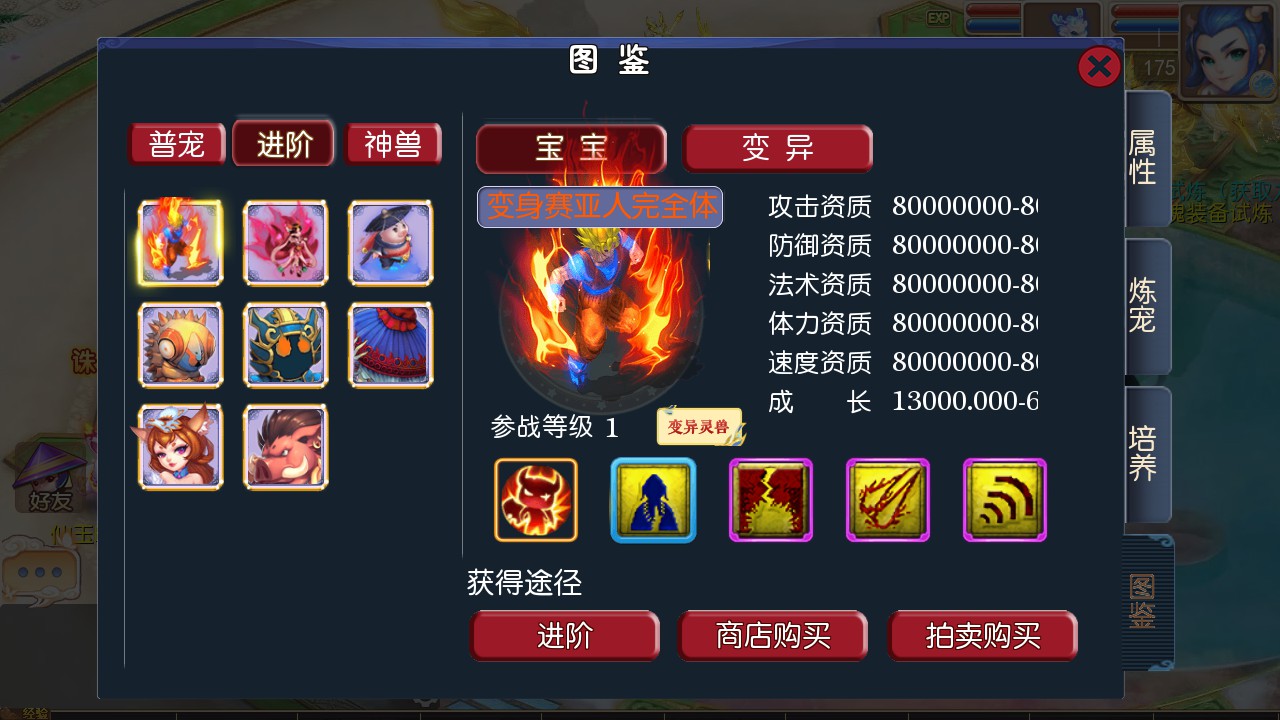Select the cracked red claw skill icon
The image size is (1280, 720).
[x=770, y=499]
